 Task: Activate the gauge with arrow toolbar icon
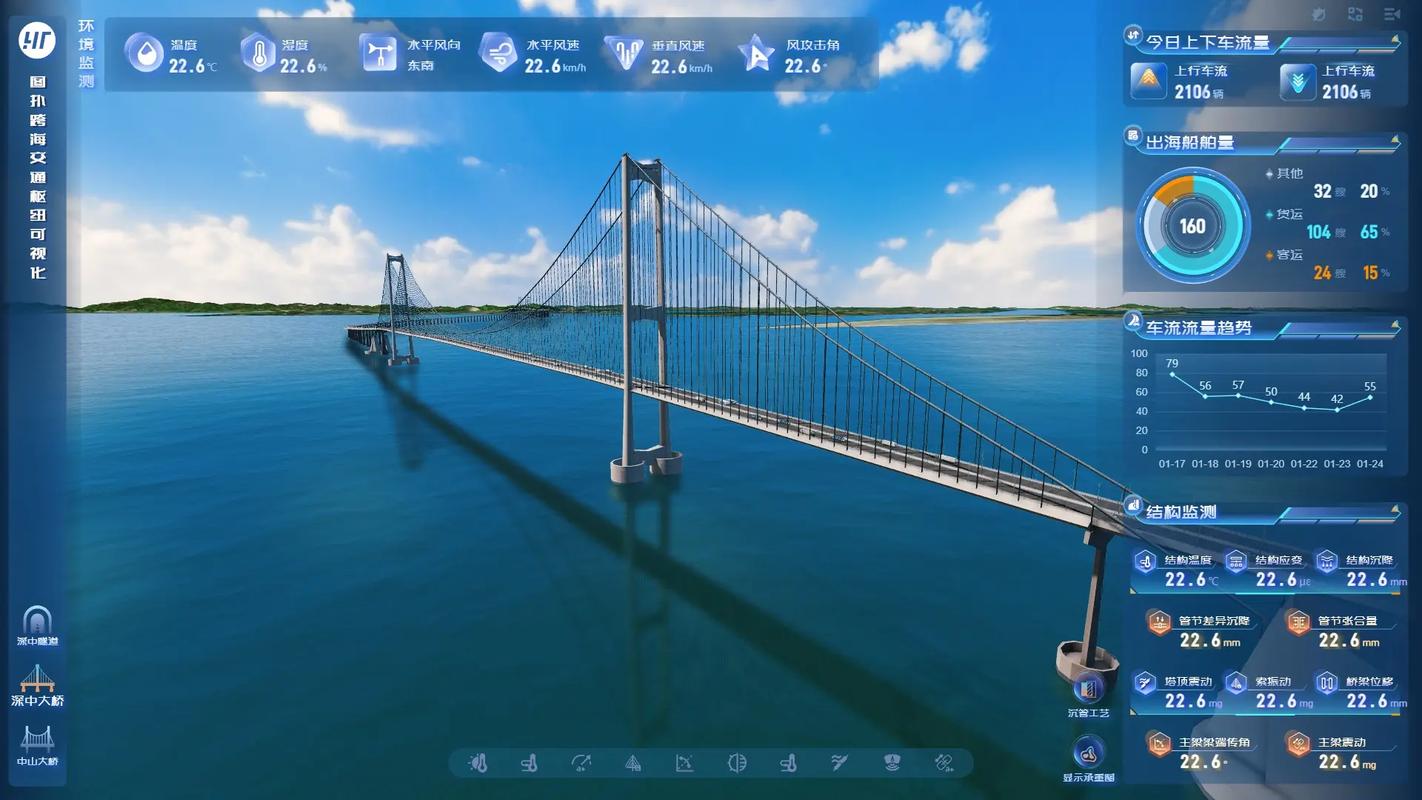[581, 763]
